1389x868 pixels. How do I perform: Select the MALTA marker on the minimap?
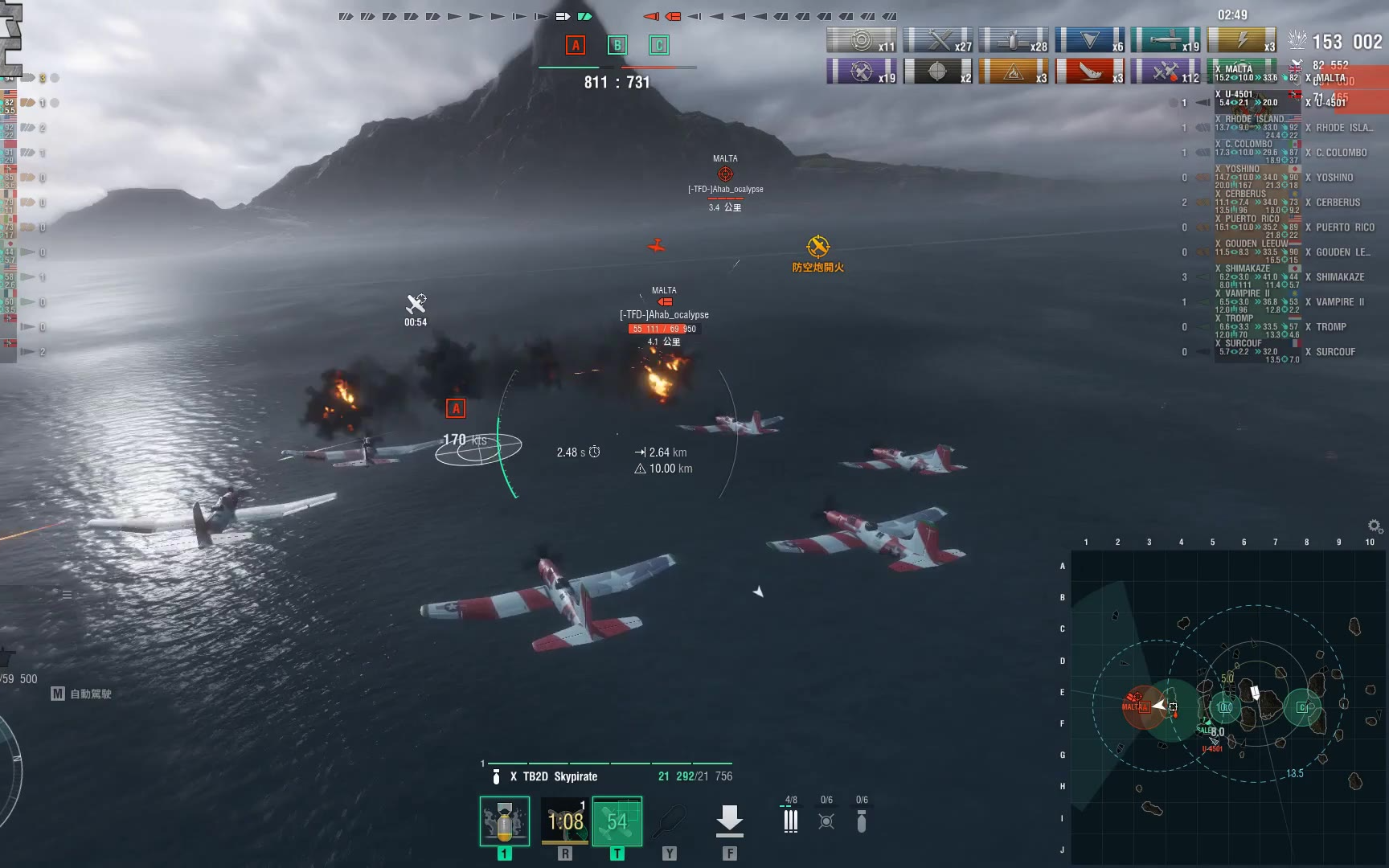1136,705
